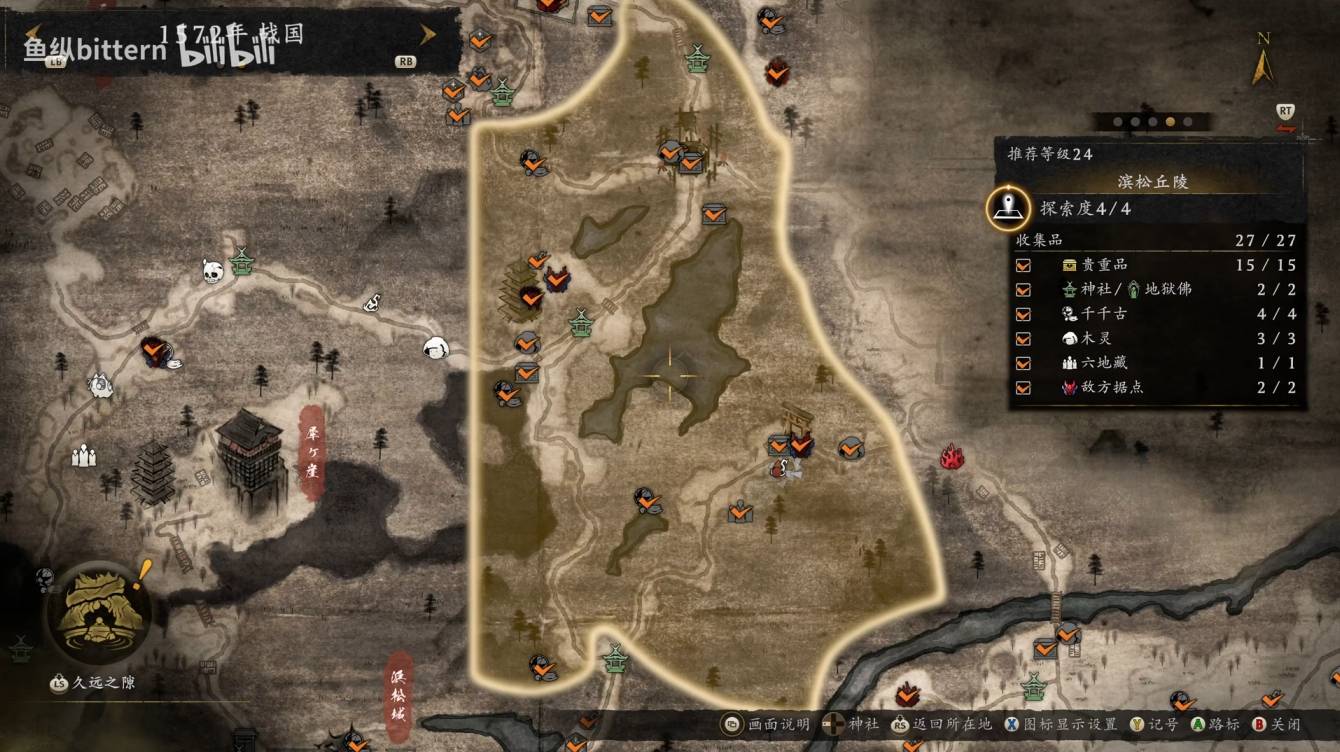
Task: Toggle the 六地藏 checkbox
Action: point(1023,363)
